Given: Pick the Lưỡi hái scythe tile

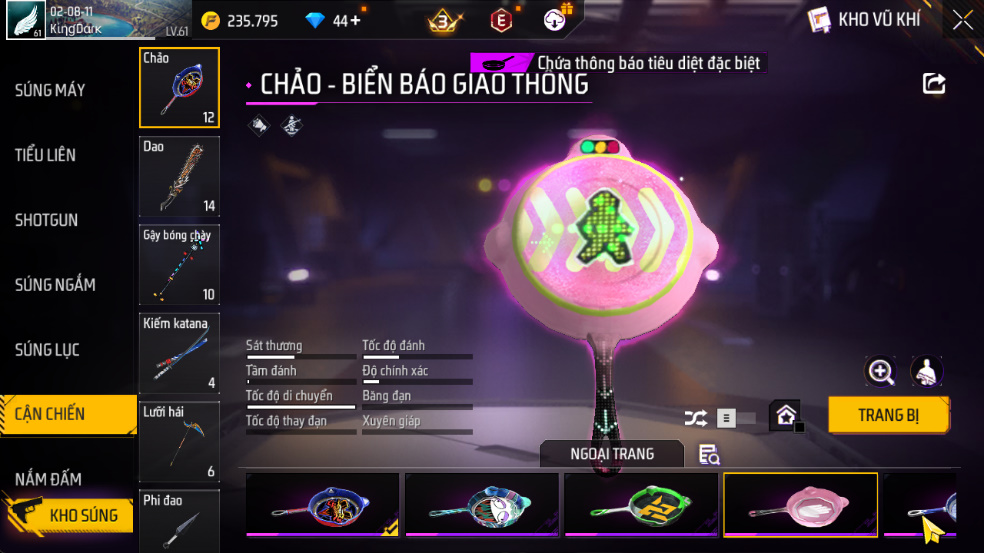Looking at the screenshot, I should pos(179,441).
